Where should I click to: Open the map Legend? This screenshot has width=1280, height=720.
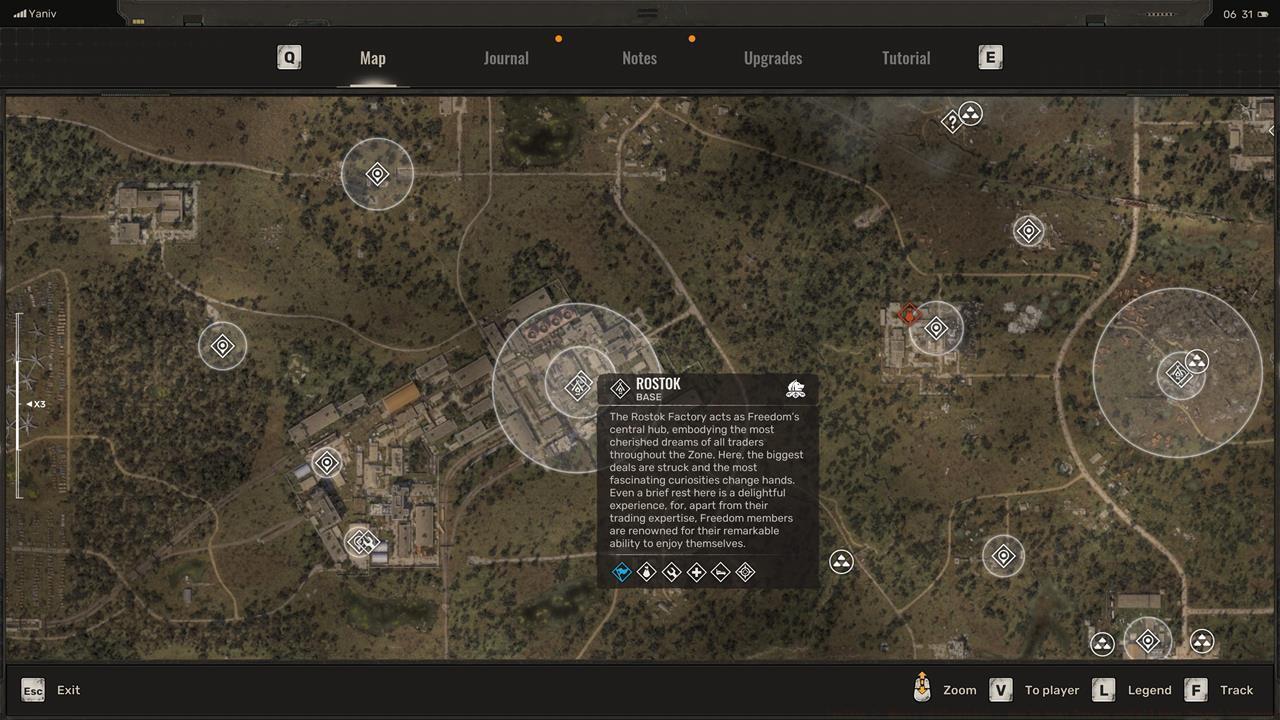coord(1149,690)
